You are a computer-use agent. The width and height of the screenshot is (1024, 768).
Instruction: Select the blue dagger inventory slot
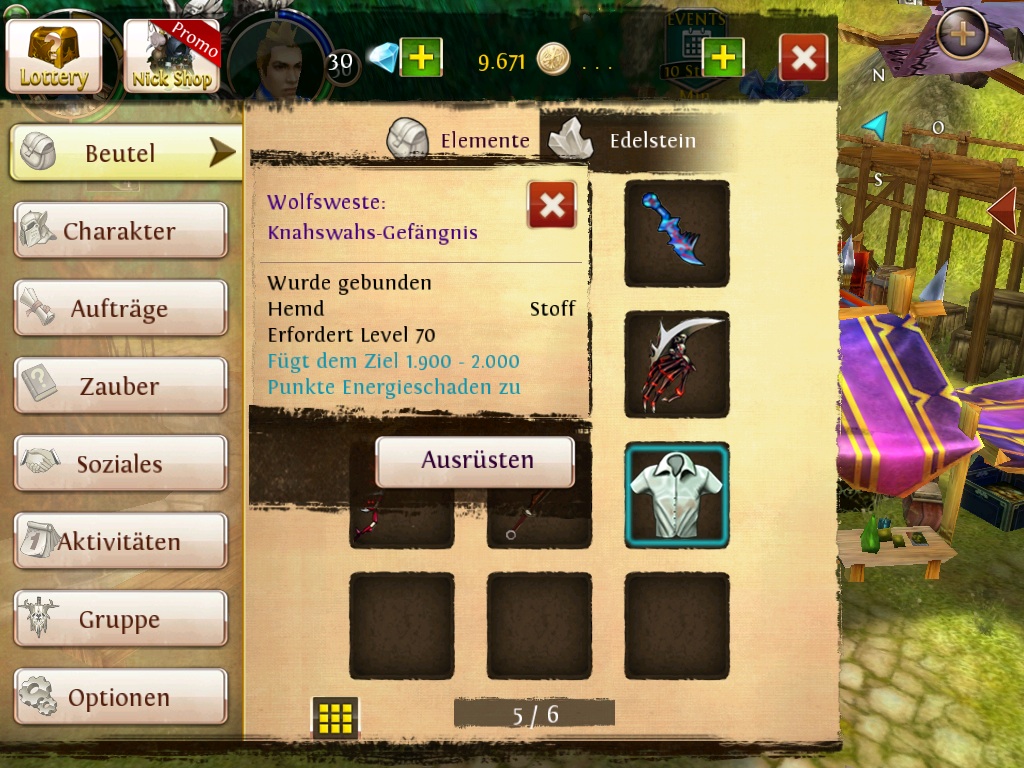pyautogui.click(x=677, y=233)
